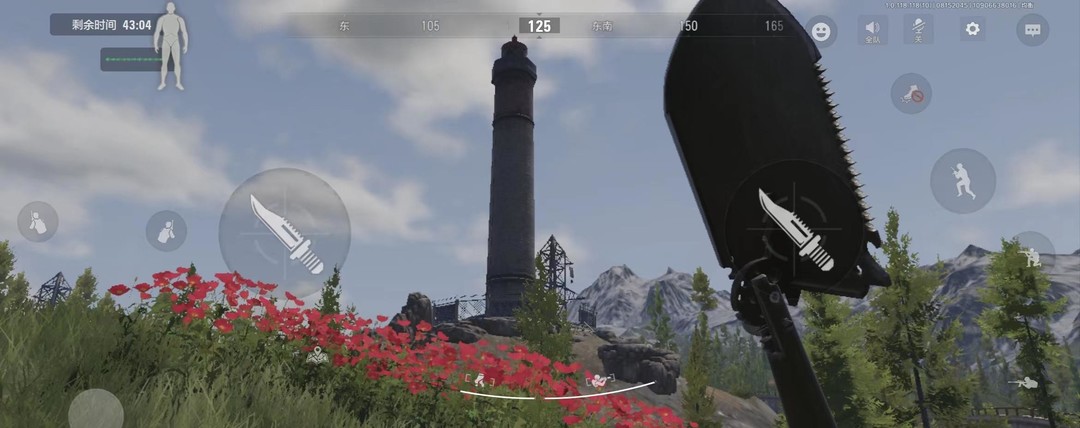Toggle the team speaker voice channel

[x=872, y=30]
